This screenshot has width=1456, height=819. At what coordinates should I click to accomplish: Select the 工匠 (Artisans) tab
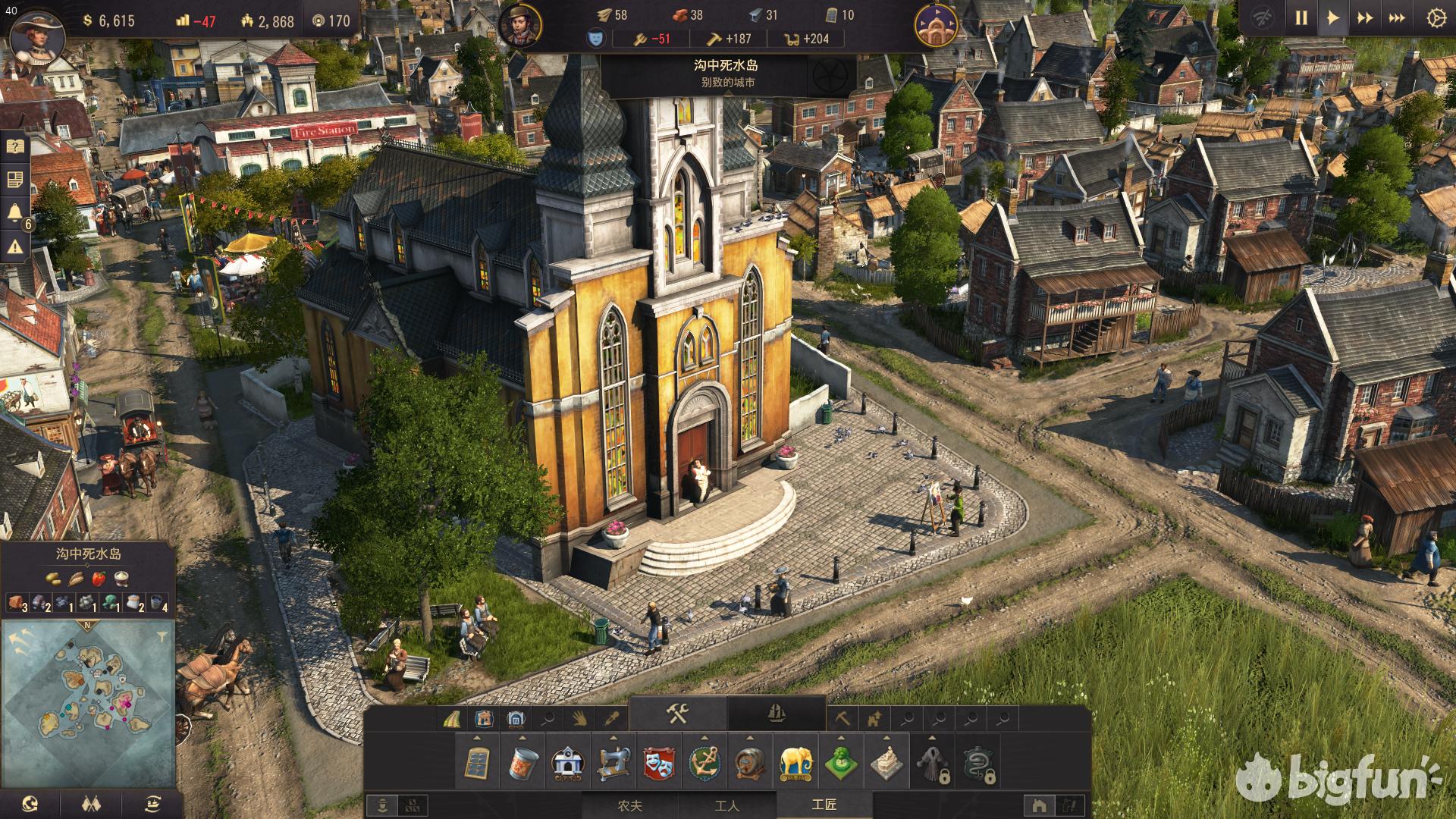point(824,805)
